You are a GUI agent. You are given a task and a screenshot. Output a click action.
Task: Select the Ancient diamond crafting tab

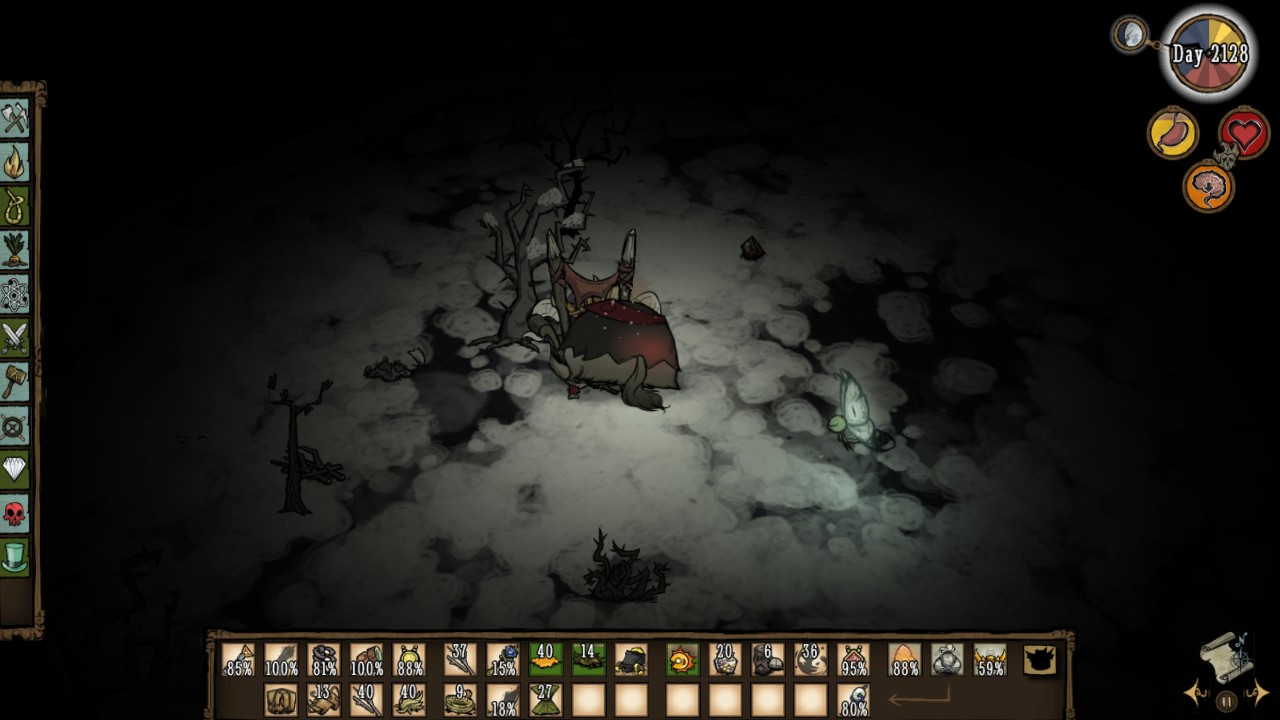[x=14, y=470]
